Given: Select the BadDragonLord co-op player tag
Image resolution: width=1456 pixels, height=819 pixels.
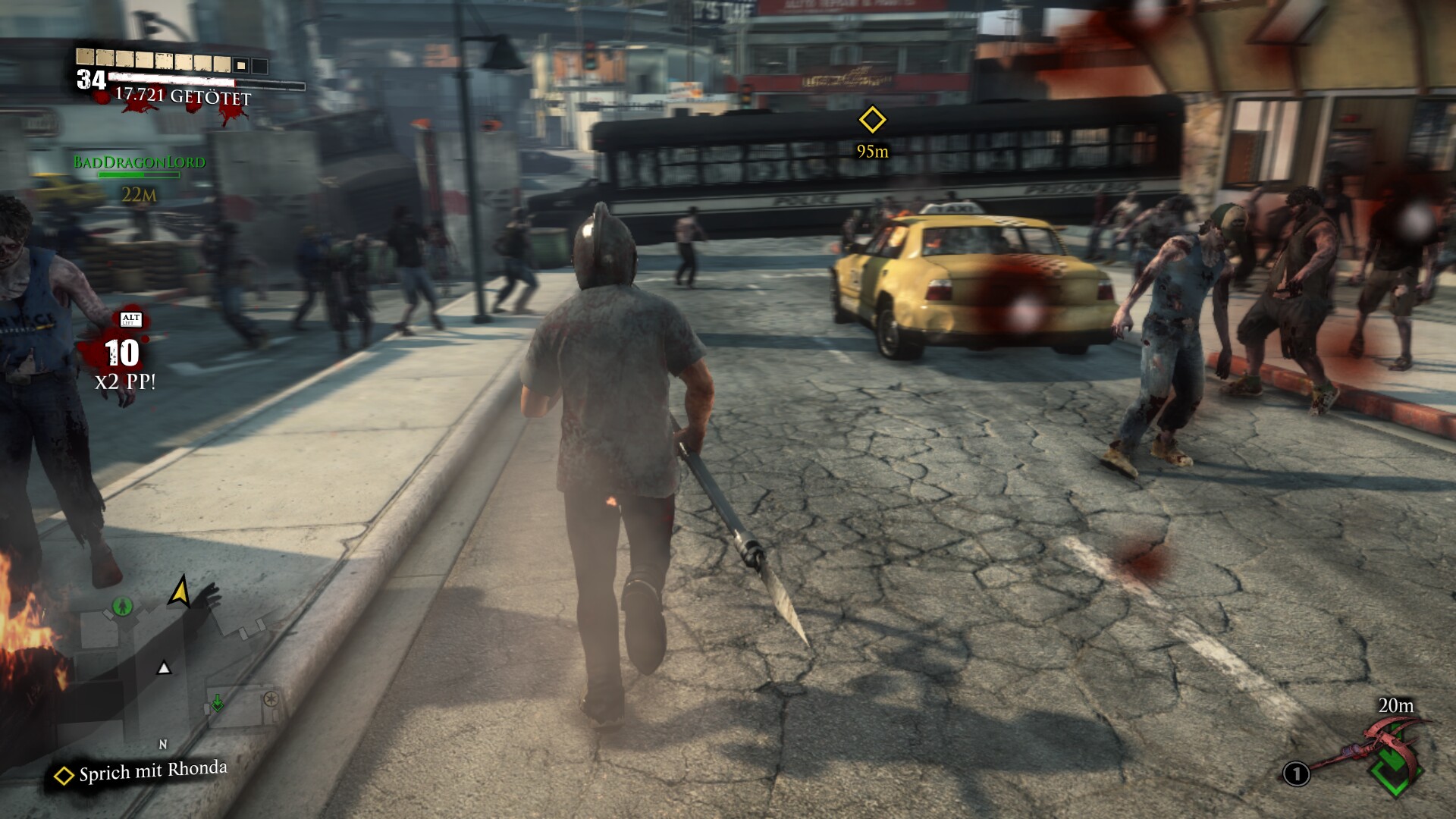Looking at the screenshot, I should (140, 162).
